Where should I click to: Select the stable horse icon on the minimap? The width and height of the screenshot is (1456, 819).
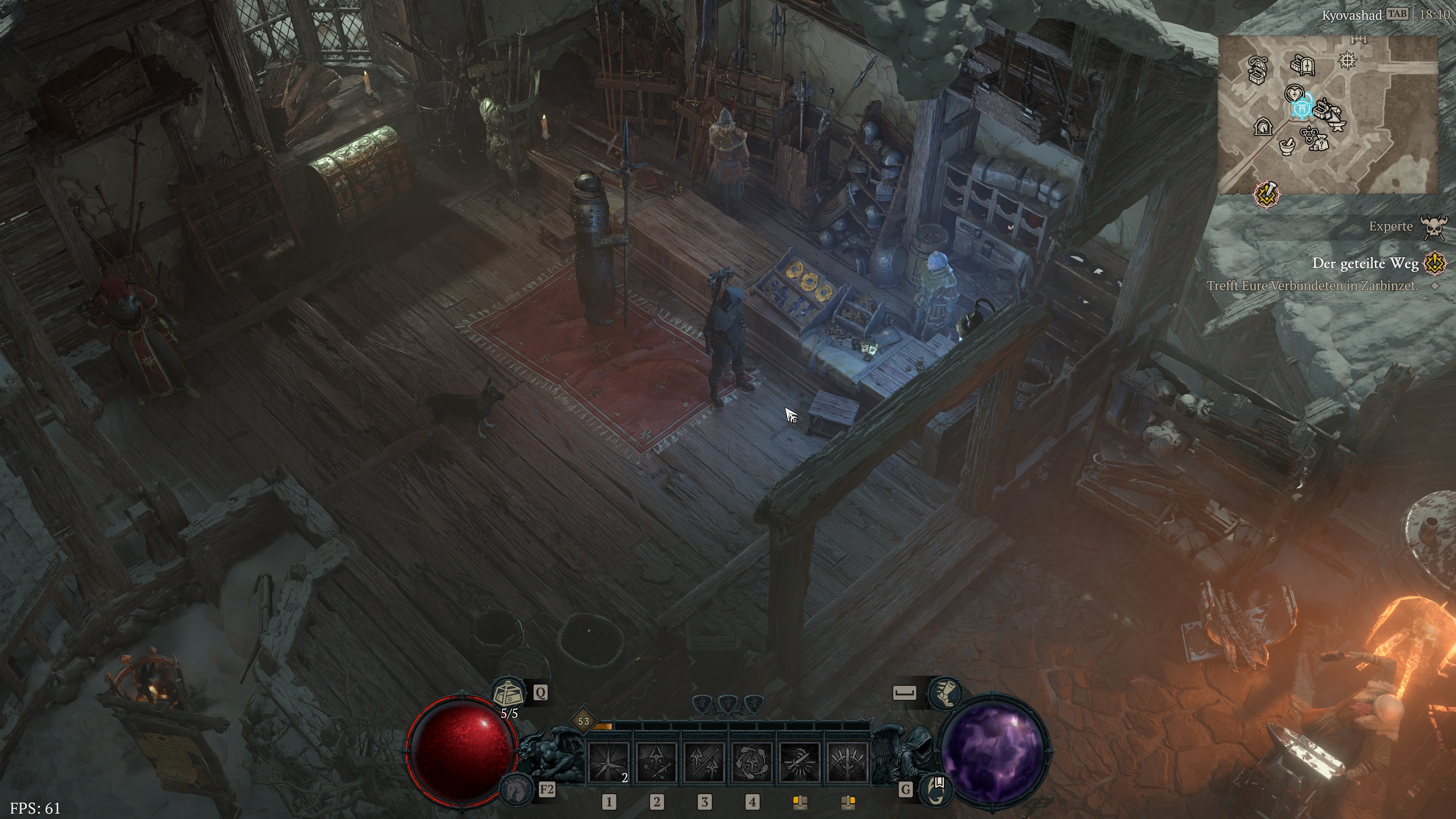click(1264, 127)
